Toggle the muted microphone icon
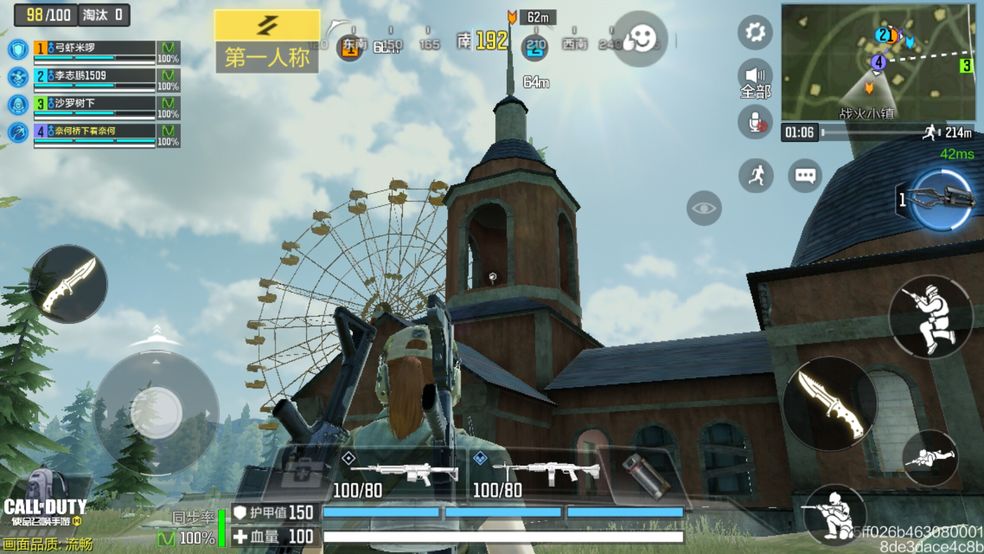The image size is (984, 554). tap(755, 123)
